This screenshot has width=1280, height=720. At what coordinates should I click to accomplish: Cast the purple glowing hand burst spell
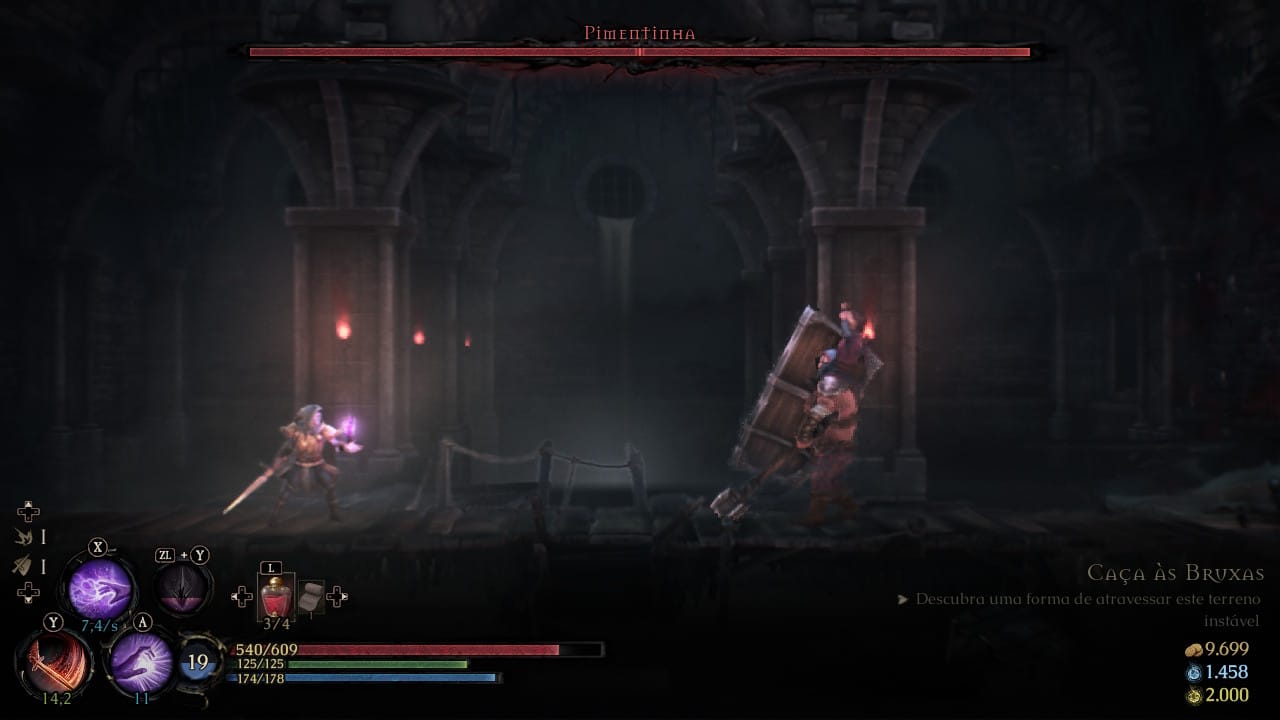(141, 661)
